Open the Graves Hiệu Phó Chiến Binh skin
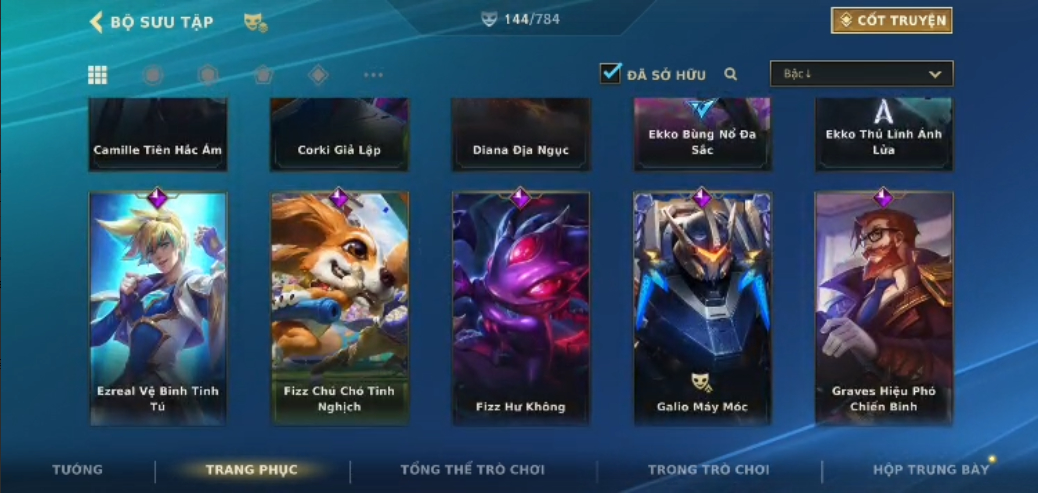 tap(883, 308)
